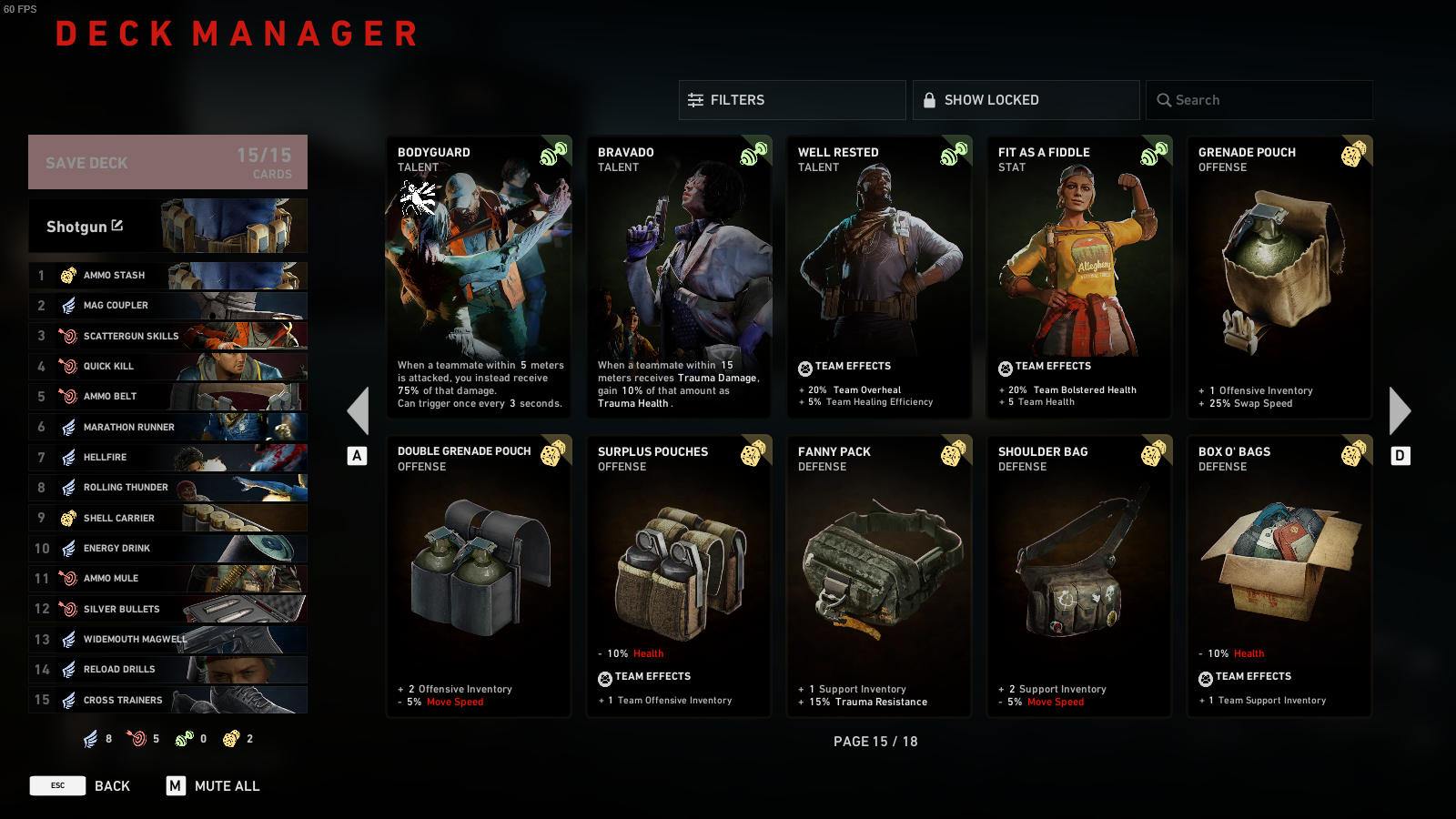Choose the Bravado talent card

pyautogui.click(x=679, y=277)
